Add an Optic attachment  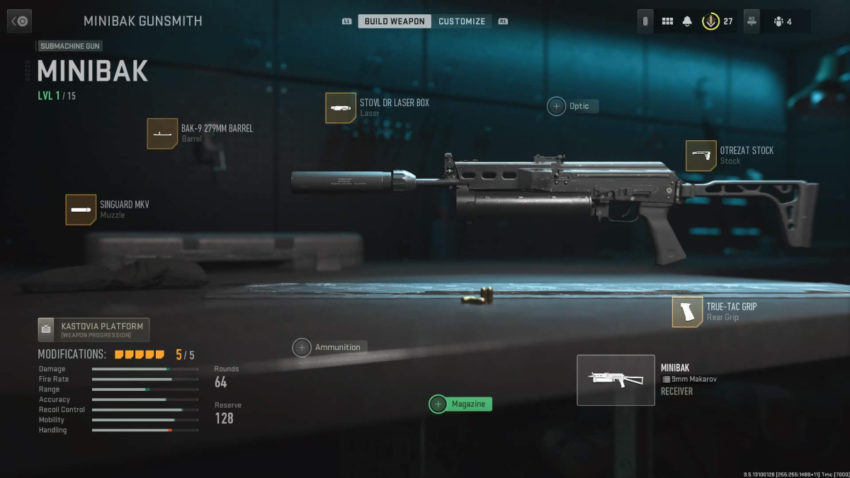click(556, 106)
